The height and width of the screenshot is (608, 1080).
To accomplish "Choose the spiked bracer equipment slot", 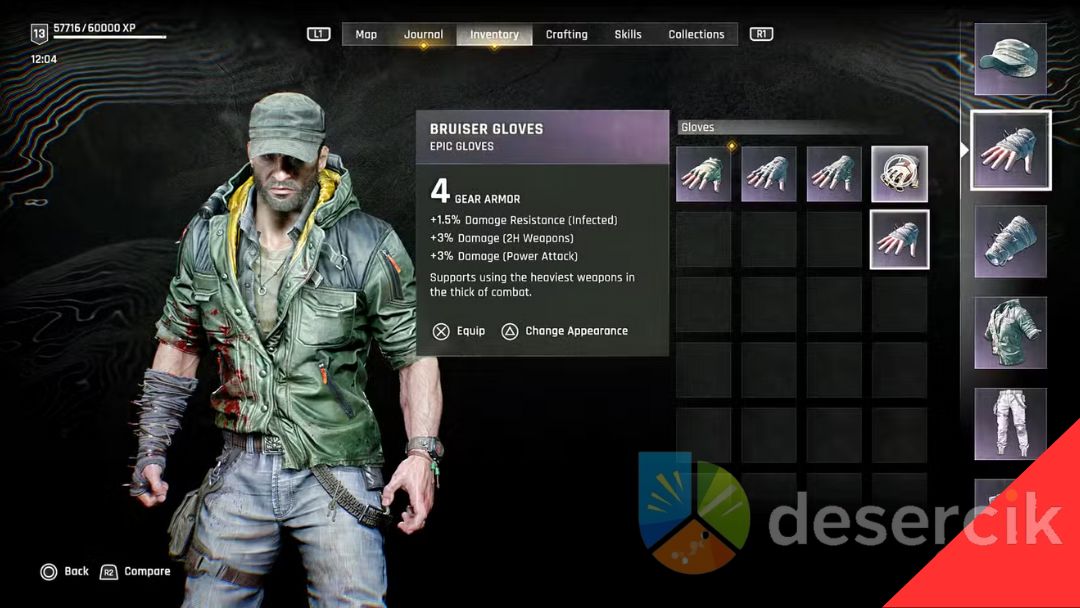I will [1011, 242].
